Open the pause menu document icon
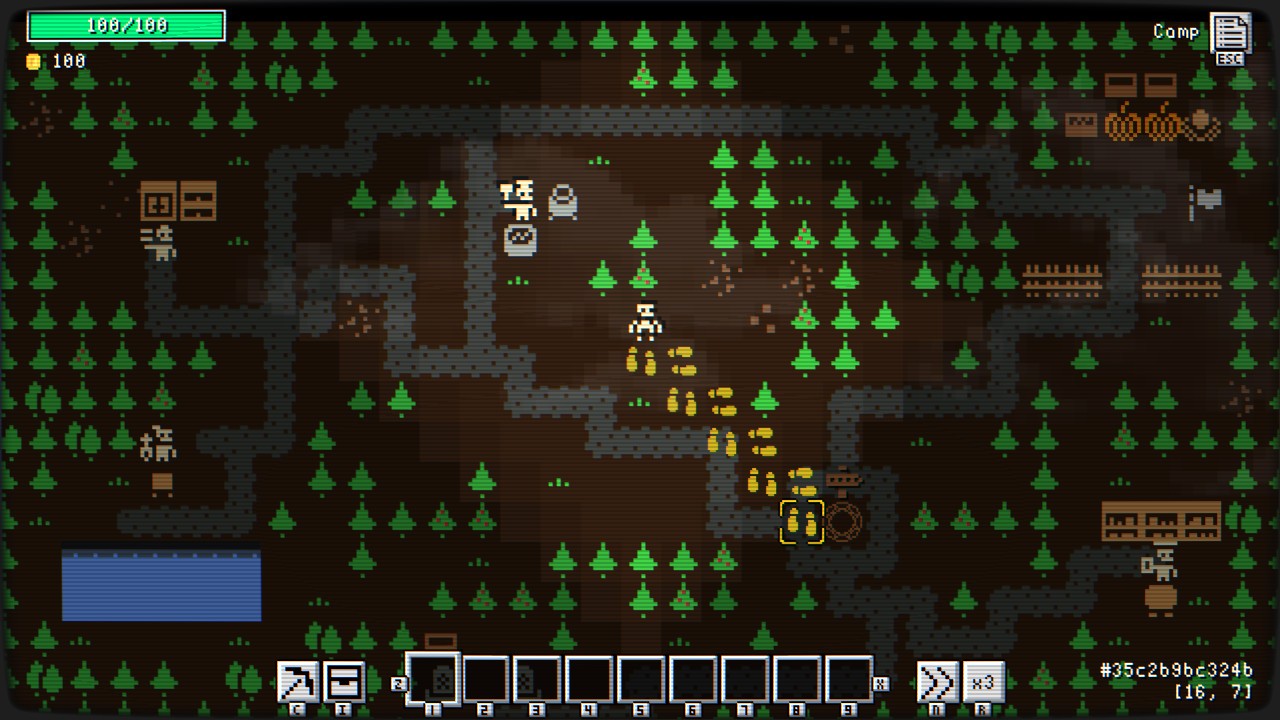 (x=1229, y=33)
